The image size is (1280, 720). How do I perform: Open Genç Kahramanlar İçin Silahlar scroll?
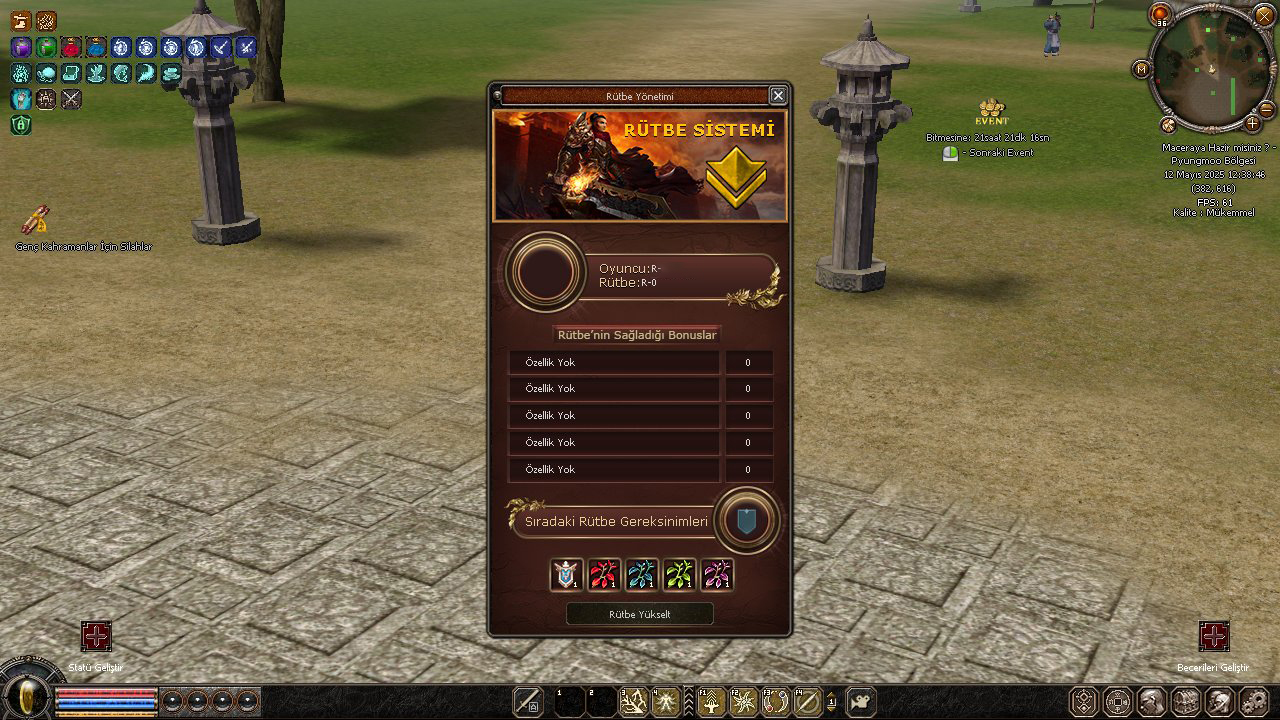coord(36,219)
